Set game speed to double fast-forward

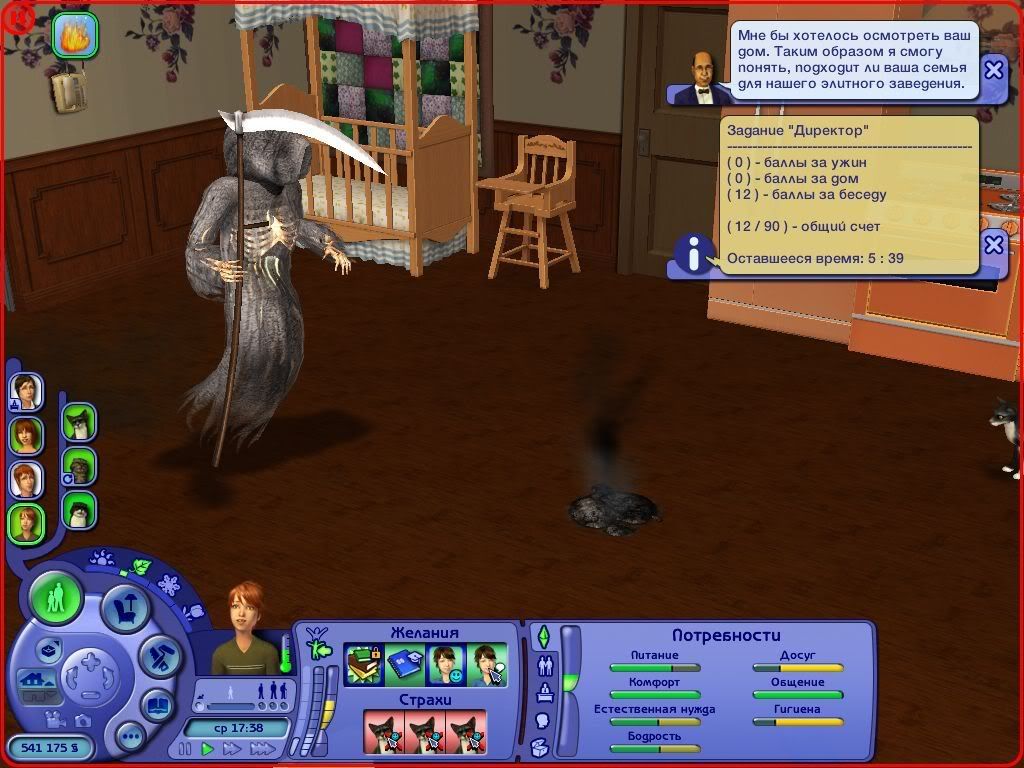233,748
